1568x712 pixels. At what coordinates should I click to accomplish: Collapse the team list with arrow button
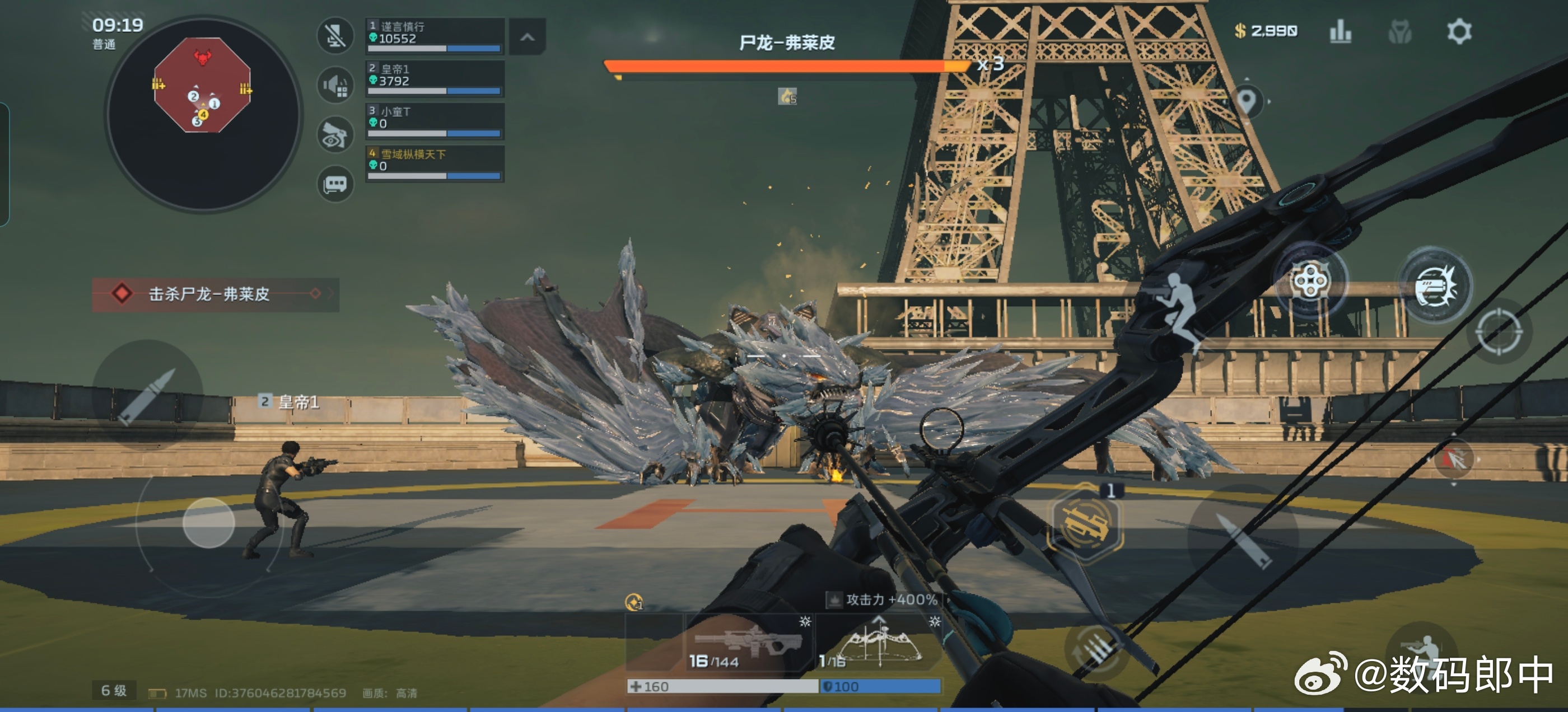[x=527, y=37]
